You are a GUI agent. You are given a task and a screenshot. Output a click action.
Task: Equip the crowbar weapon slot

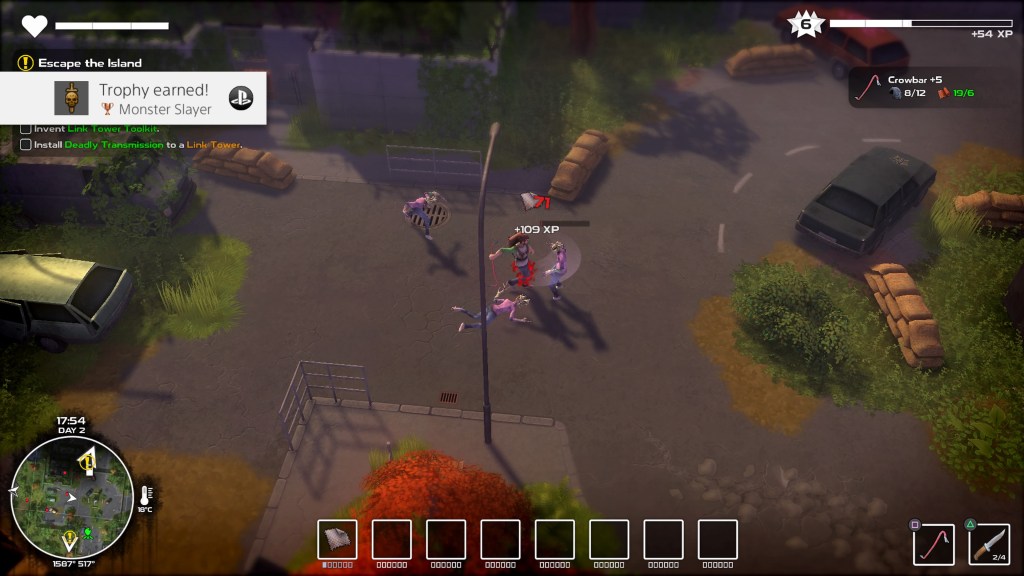coord(932,544)
